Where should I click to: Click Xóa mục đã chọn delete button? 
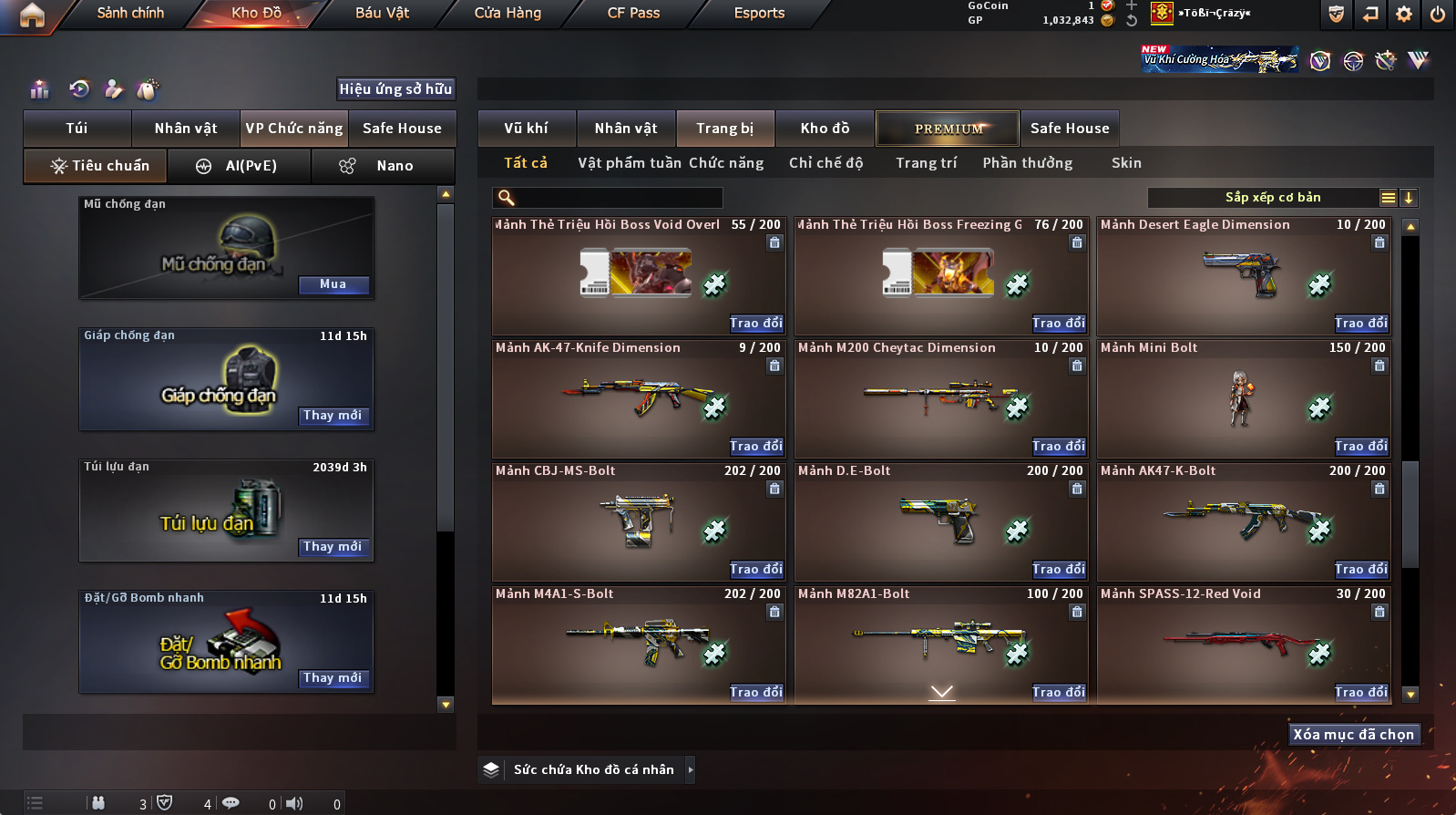point(1353,735)
